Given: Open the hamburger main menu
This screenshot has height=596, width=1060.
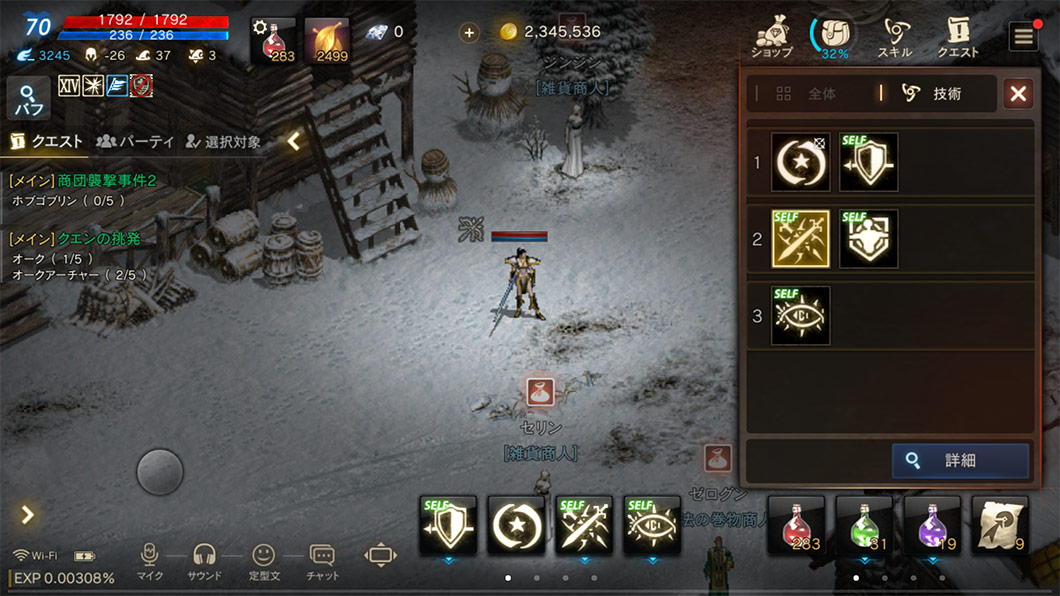Looking at the screenshot, I should click(1023, 37).
